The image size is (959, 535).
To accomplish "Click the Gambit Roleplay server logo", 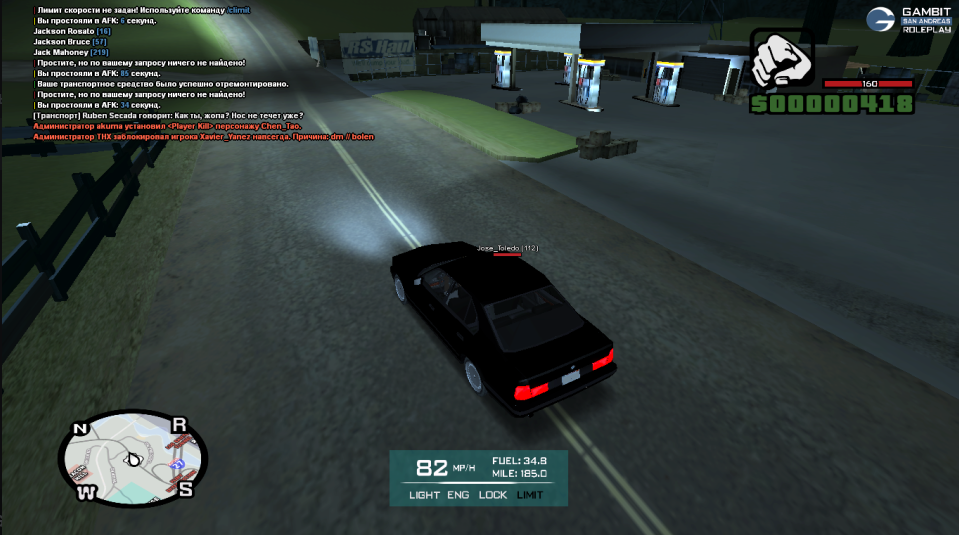I will coord(908,19).
